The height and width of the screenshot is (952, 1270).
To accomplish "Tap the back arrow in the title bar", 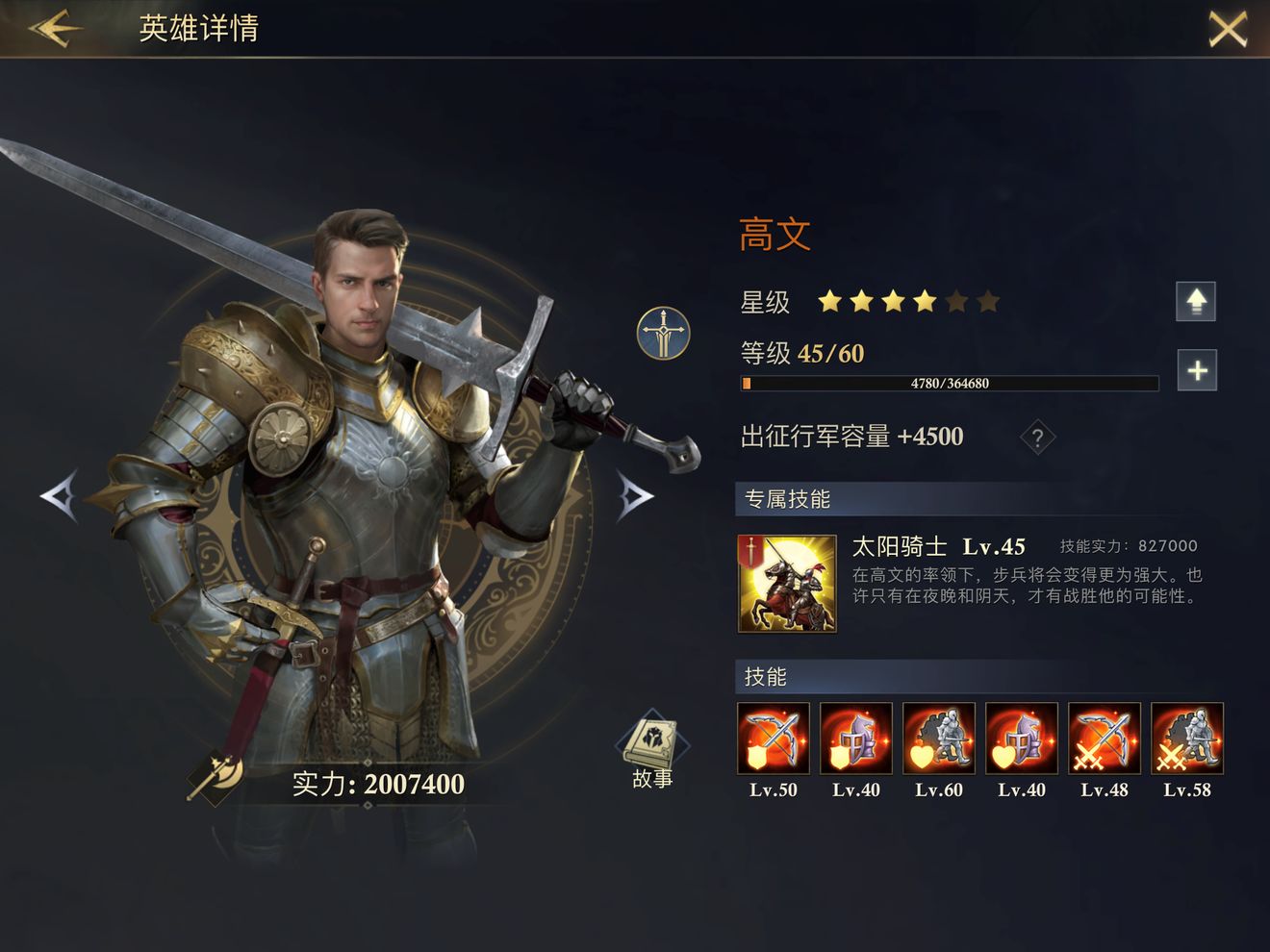I will [x=53, y=29].
